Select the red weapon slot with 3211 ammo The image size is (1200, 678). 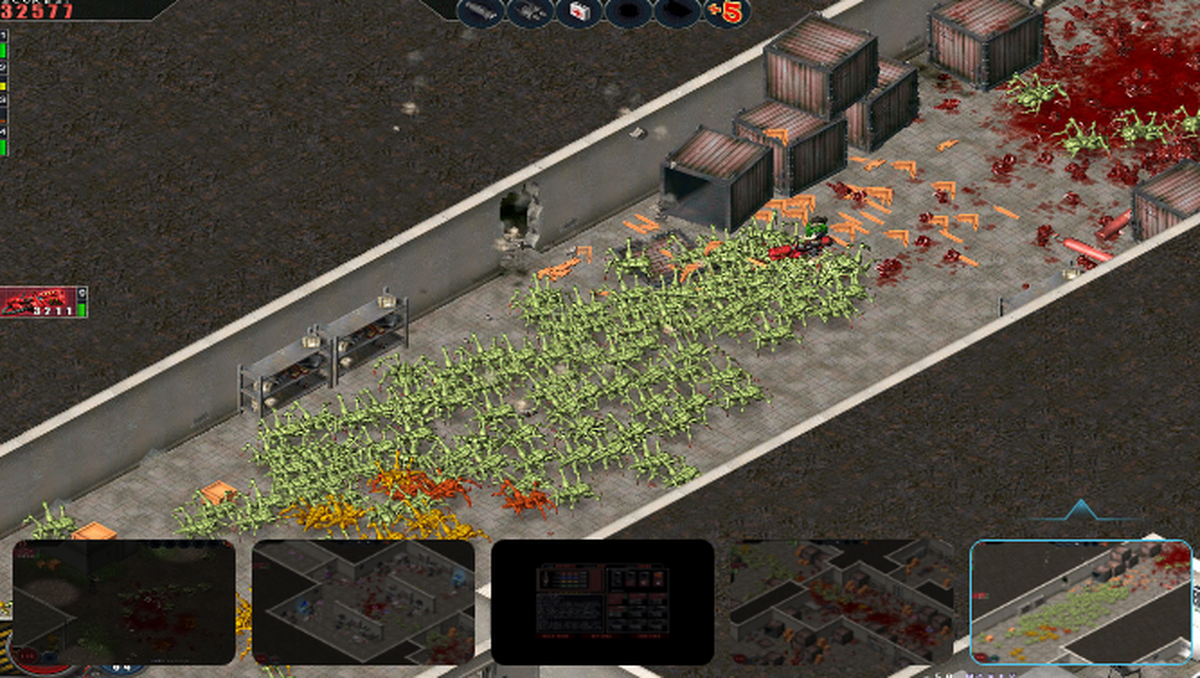click(43, 301)
